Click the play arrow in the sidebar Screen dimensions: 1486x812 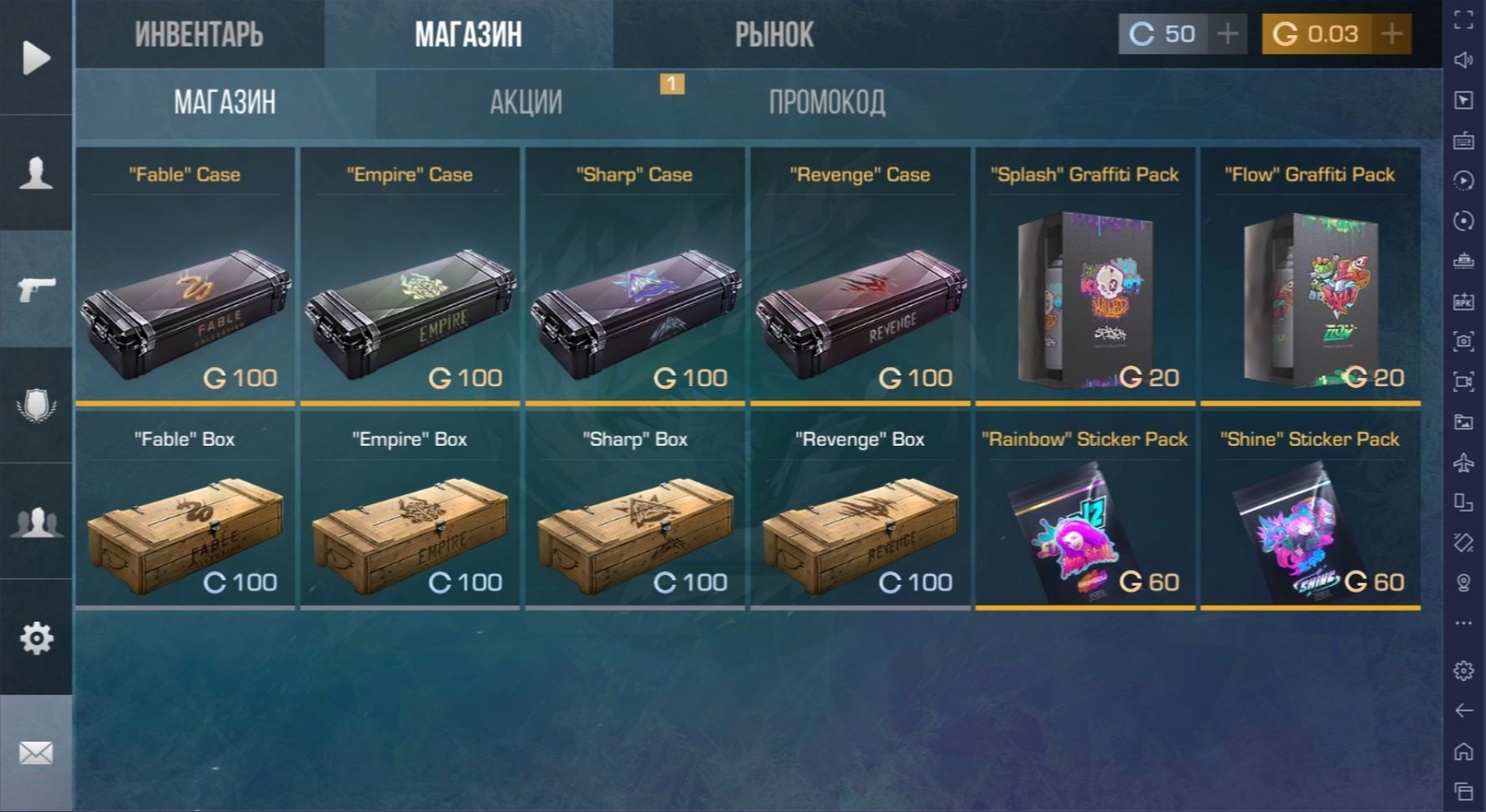click(x=36, y=58)
